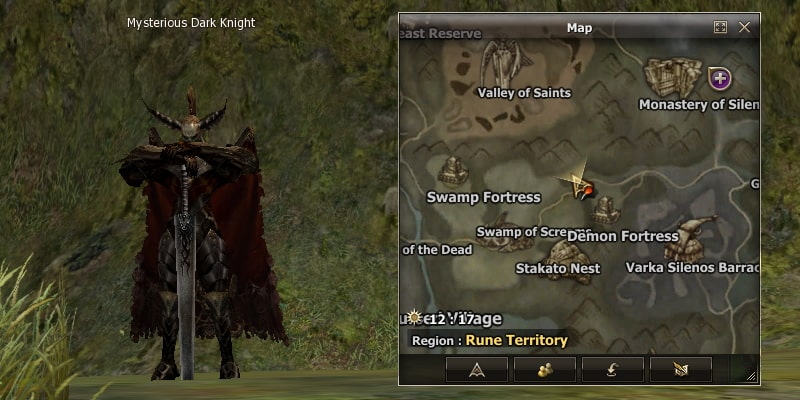Select the Swamp Fortress on the map

pyautogui.click(x=453, y=170)
